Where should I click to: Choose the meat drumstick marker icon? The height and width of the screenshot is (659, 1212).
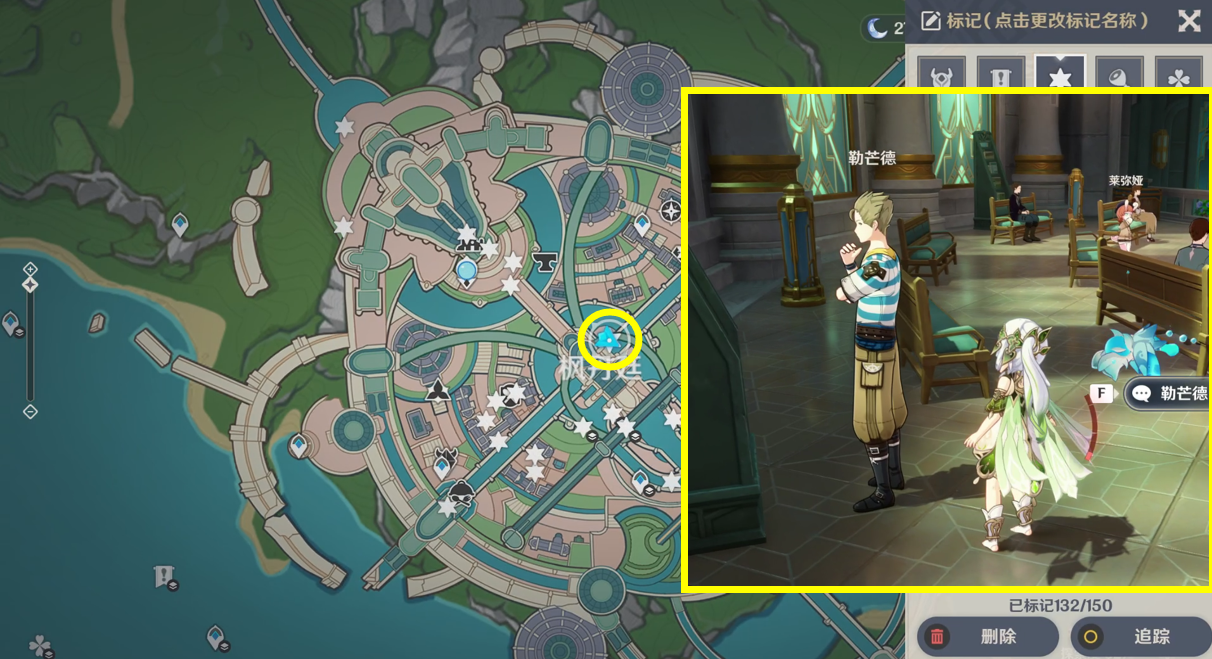point(1119,76)
